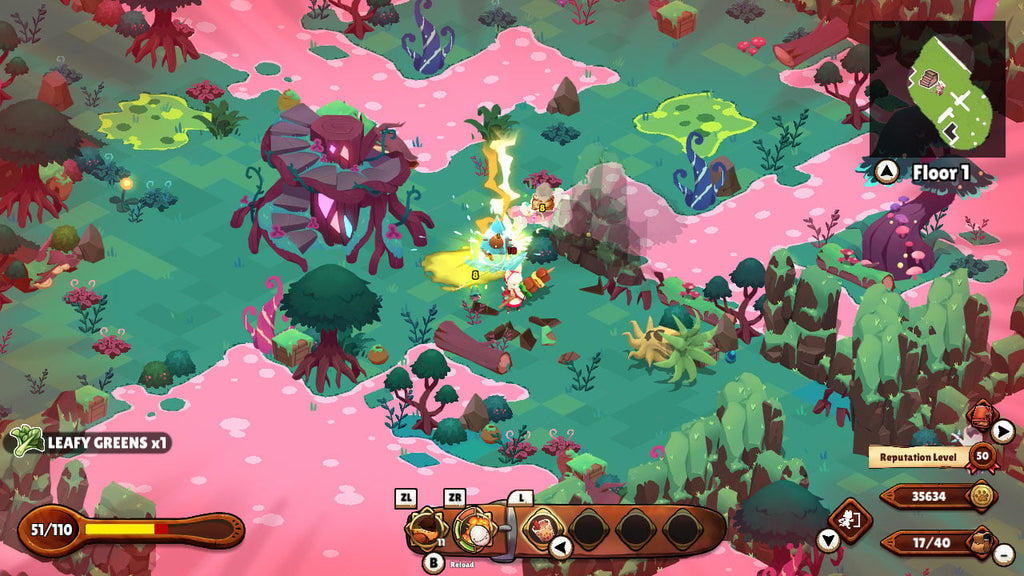Select the ZL weapon slot icon
This screenshot has height=576, width=1024.
click(425, 527)
